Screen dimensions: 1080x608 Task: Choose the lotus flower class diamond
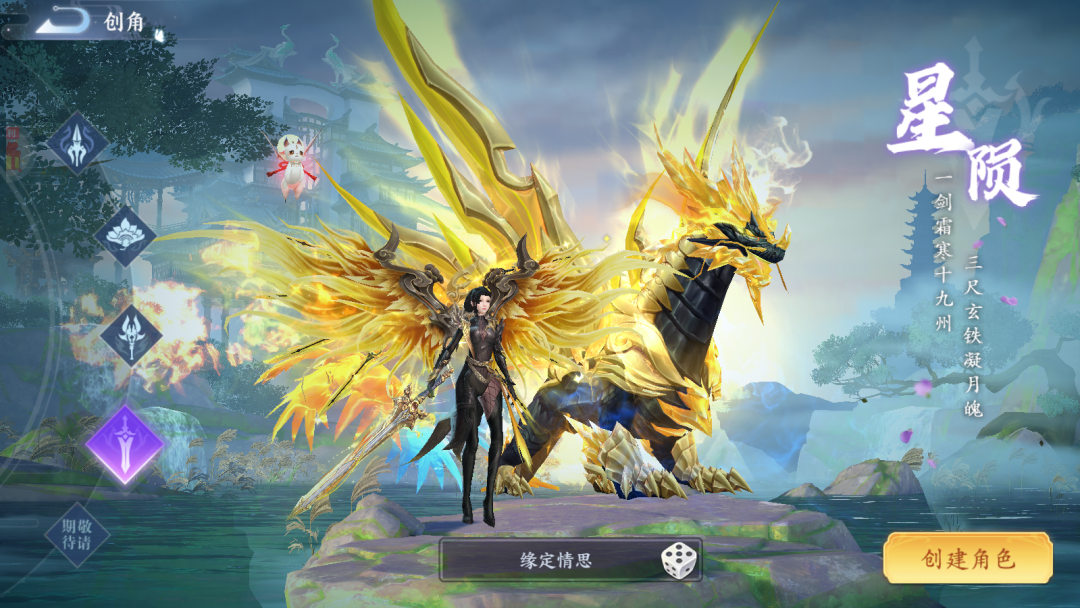pyautogui.click(x=126, y=237)
